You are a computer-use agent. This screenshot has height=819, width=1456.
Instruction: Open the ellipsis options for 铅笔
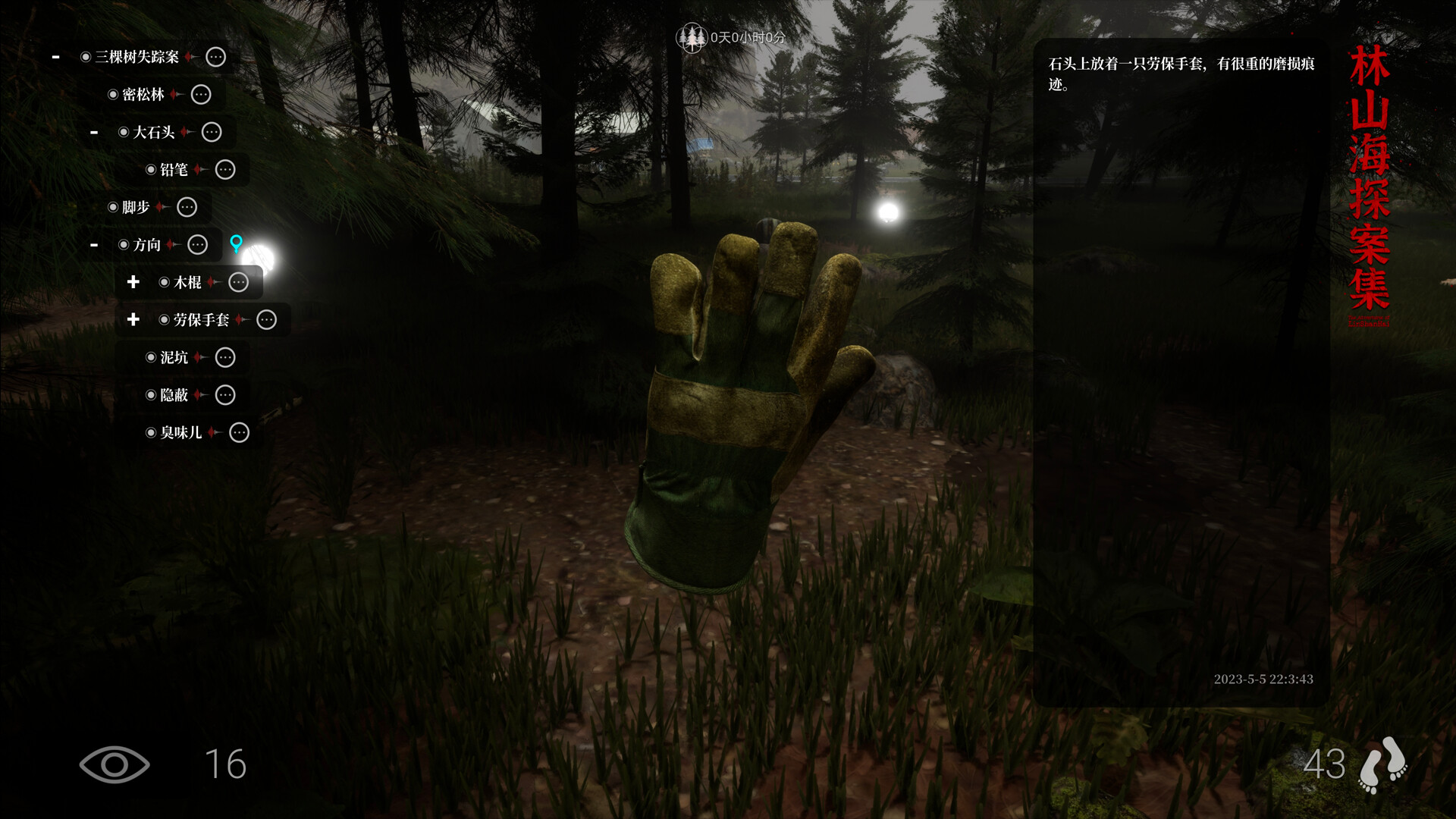225,170
